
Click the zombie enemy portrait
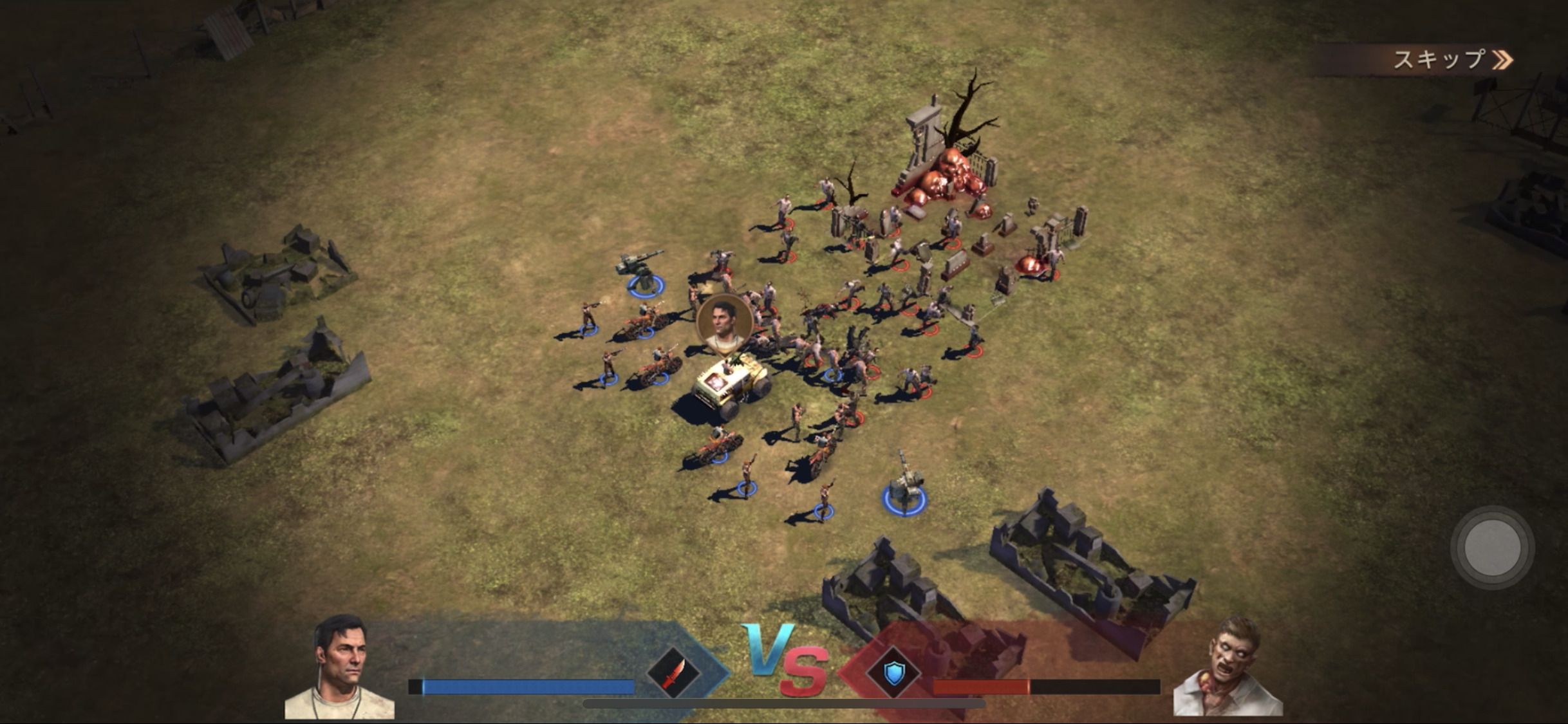1228,669
